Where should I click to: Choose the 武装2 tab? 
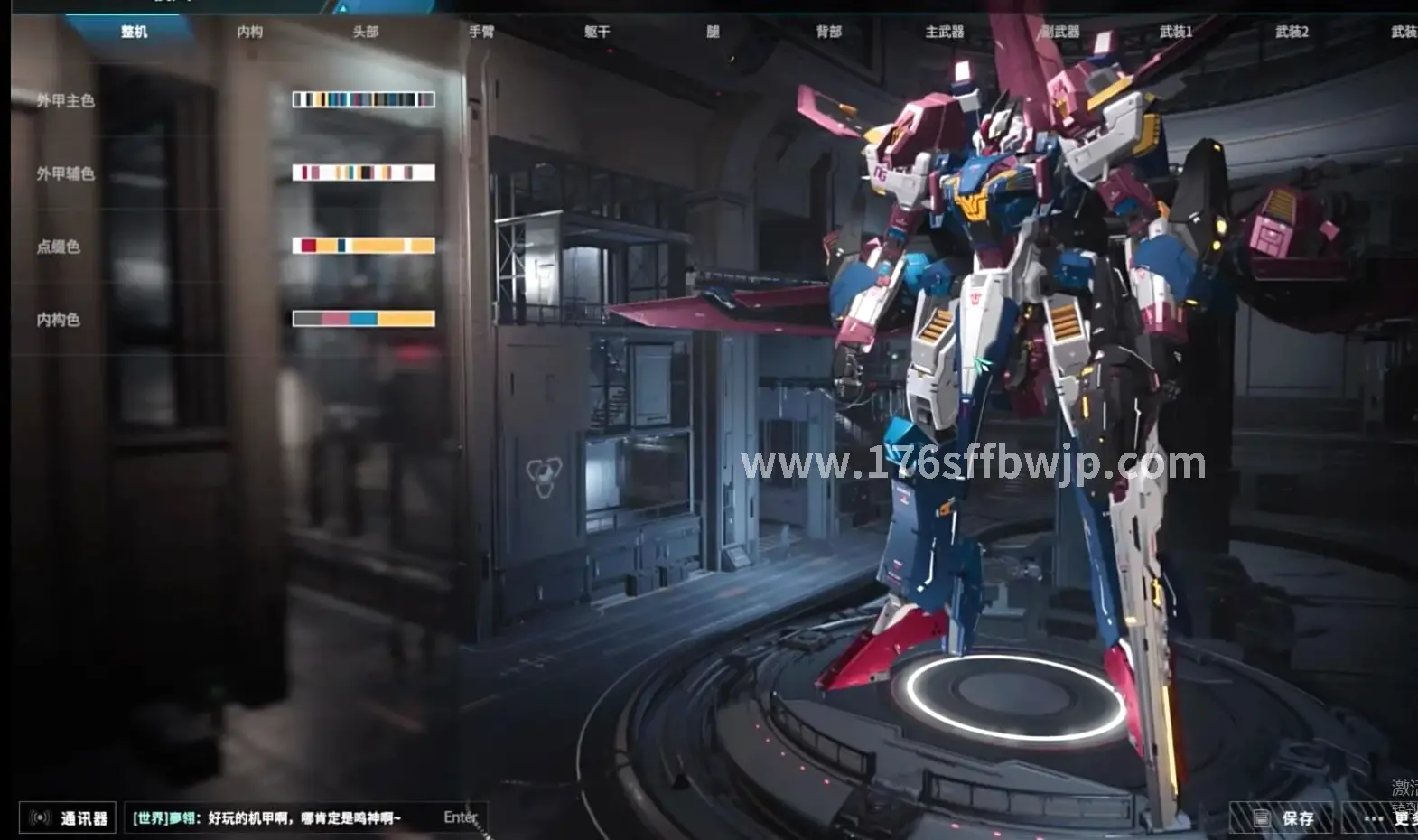point(1292,32)
